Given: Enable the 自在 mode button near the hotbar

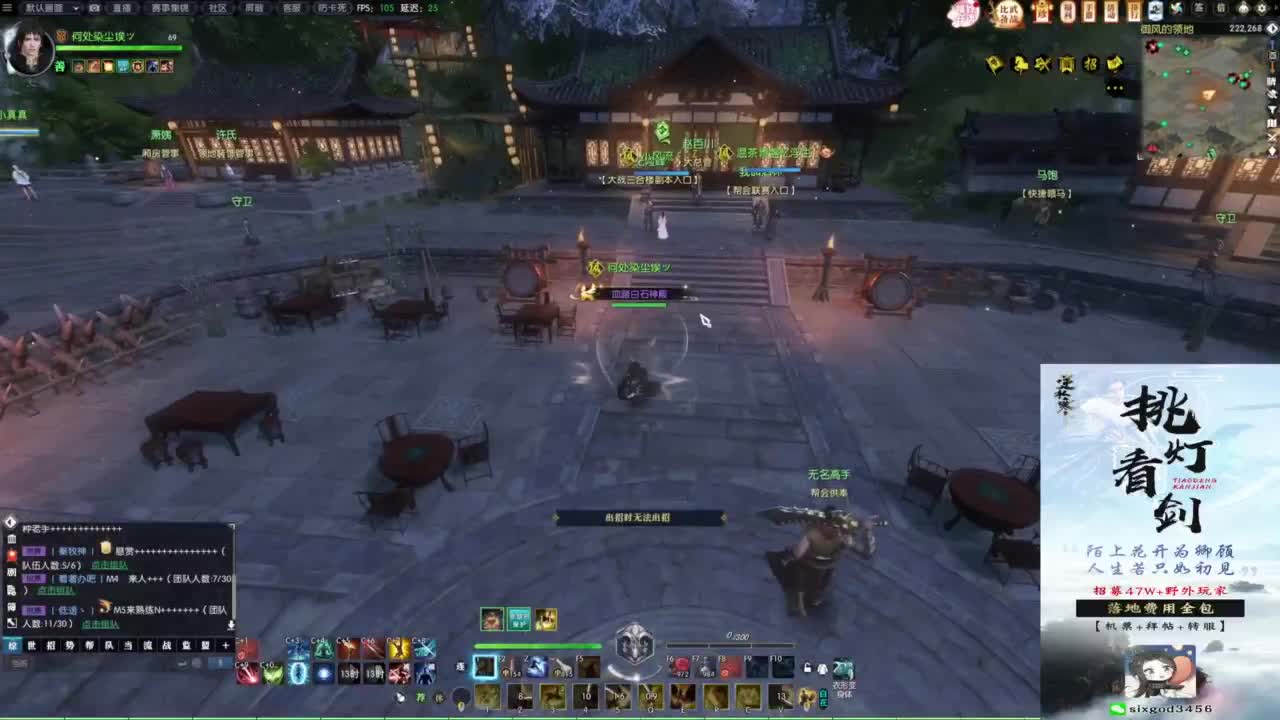Looking at the screenshot, I should click(824, 697).
